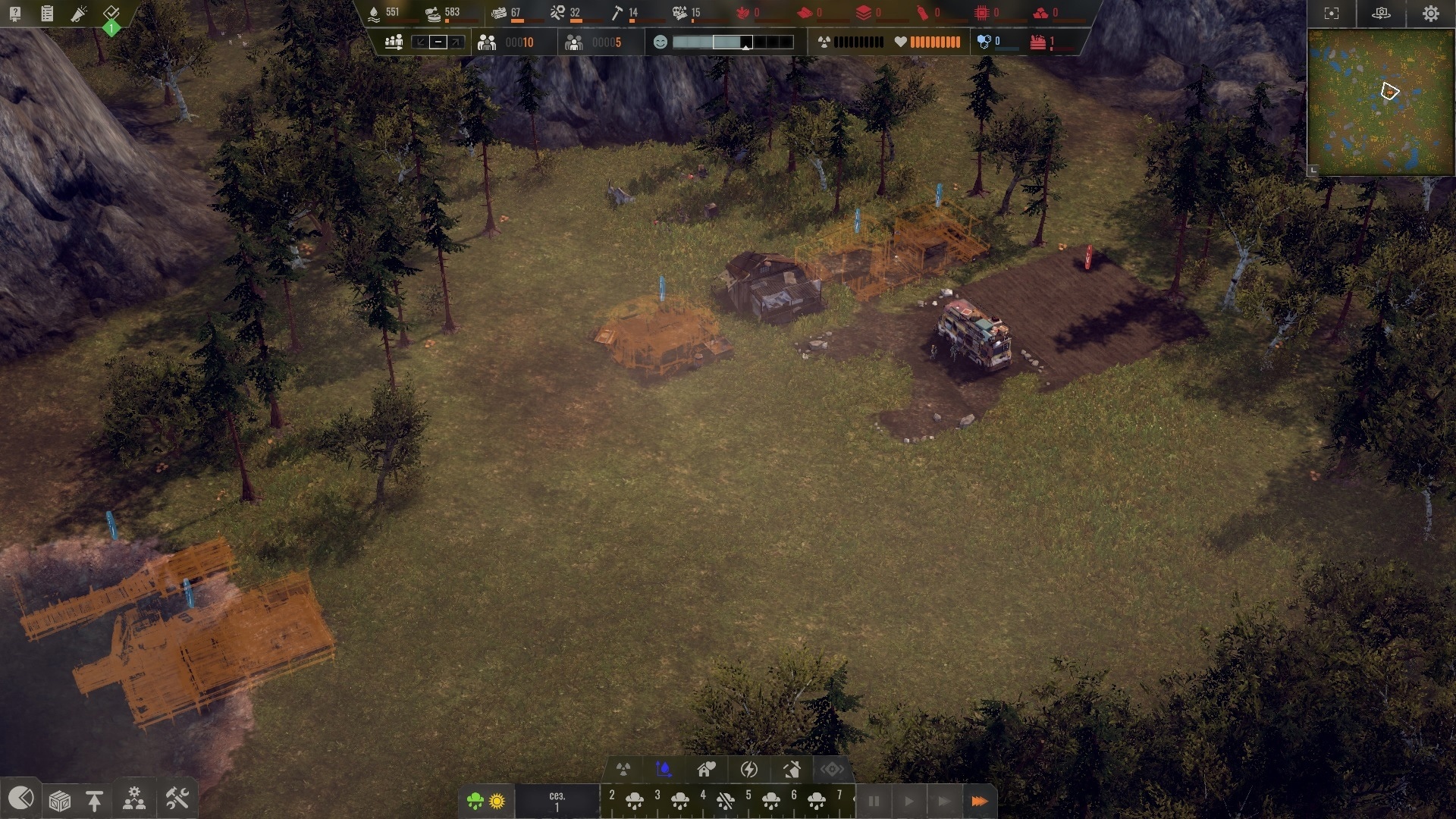Open the objectives checklist with green badge

[x=111, y=14]
